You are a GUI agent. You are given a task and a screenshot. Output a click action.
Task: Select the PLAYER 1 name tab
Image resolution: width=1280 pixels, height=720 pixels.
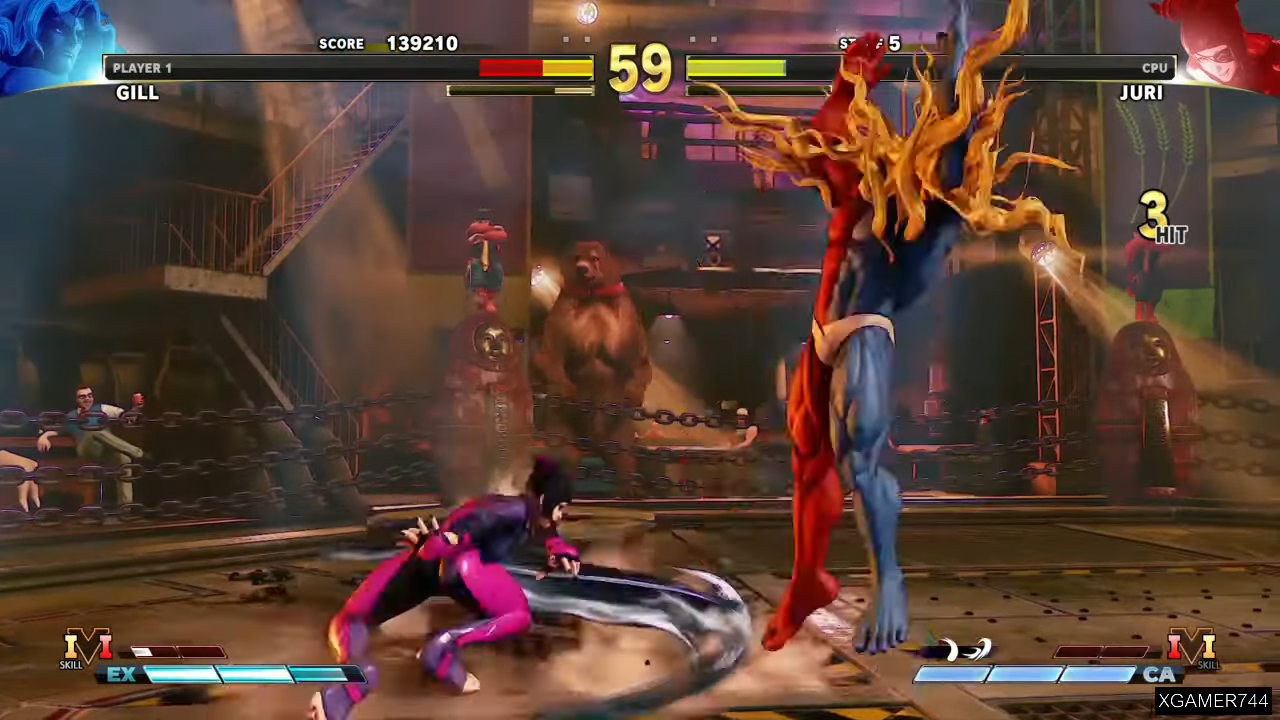click(142, 67)
